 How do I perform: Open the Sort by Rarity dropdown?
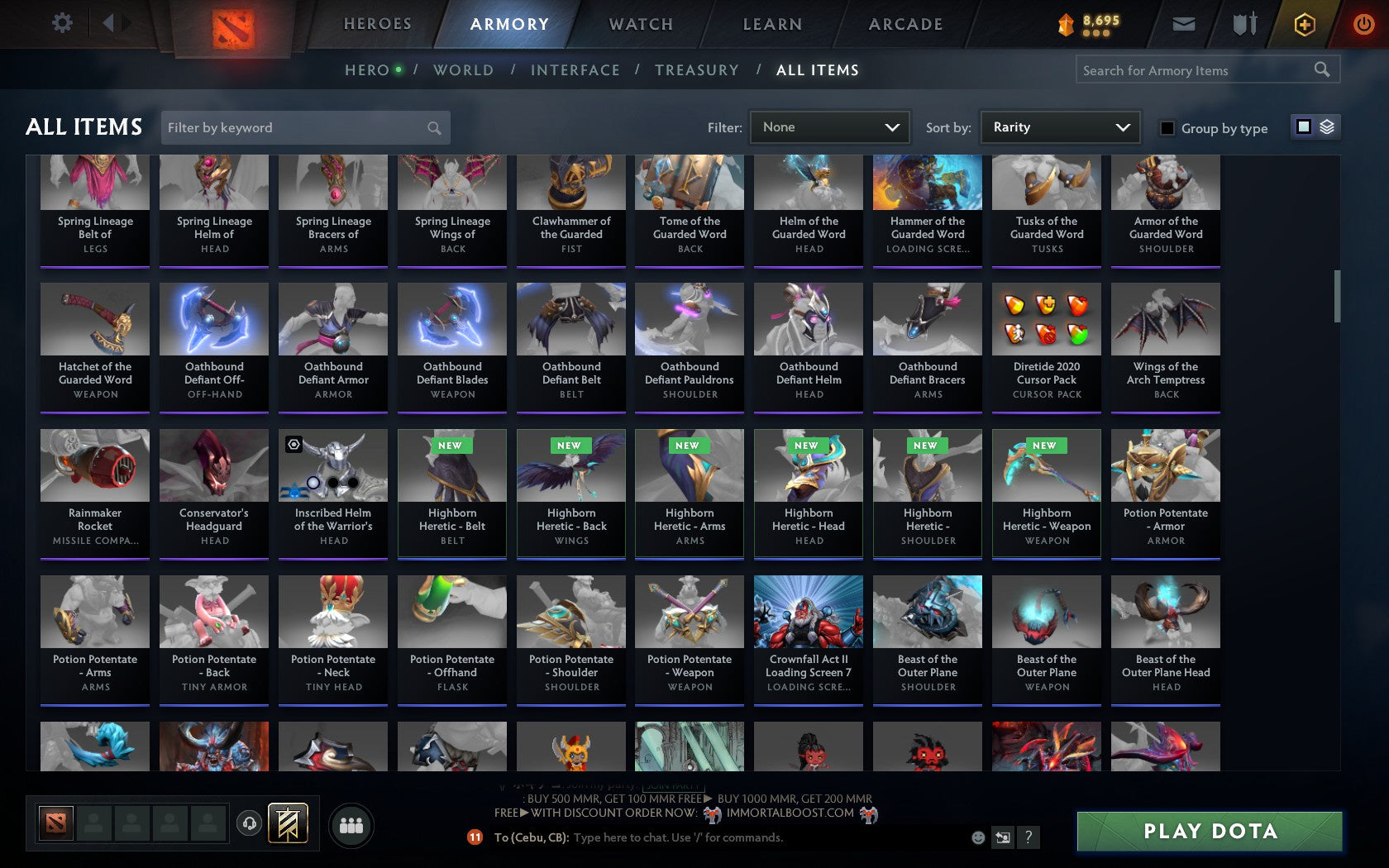pyautogui.click(x=1060, y=126)
